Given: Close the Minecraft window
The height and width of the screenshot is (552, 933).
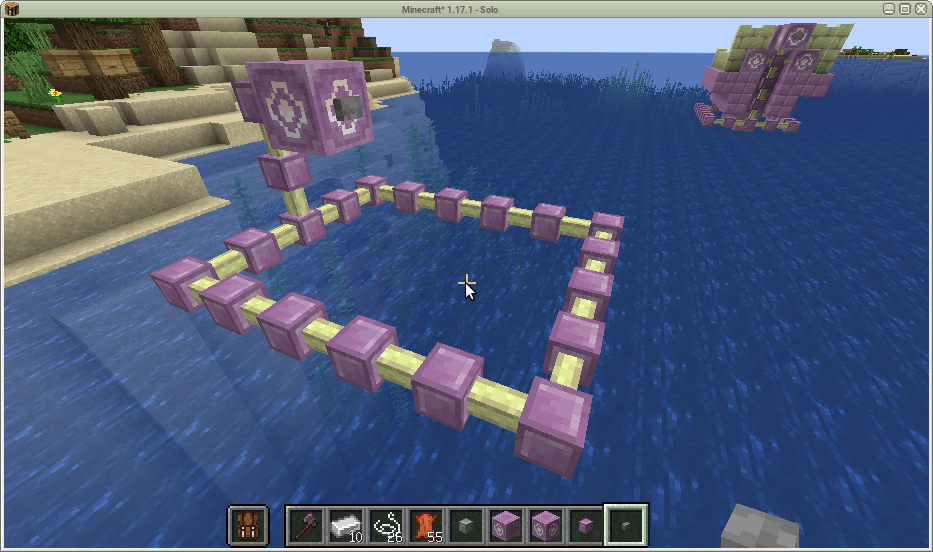Looking at the screenshot, I should [x=921, y=8].
